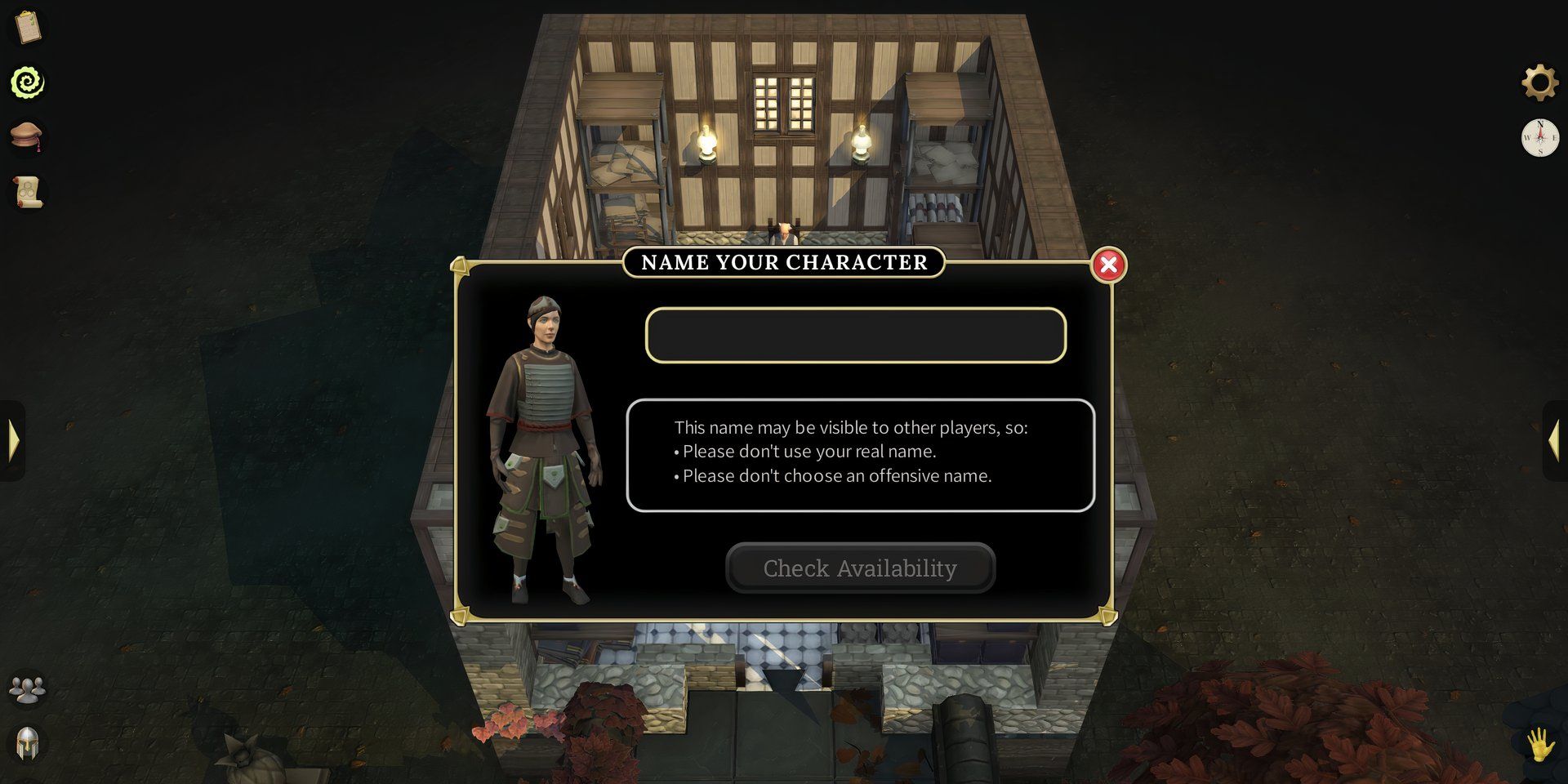This screenshot has width=1568, height=784.
Task: Open the parchment scroll icon
Action: 28,192
